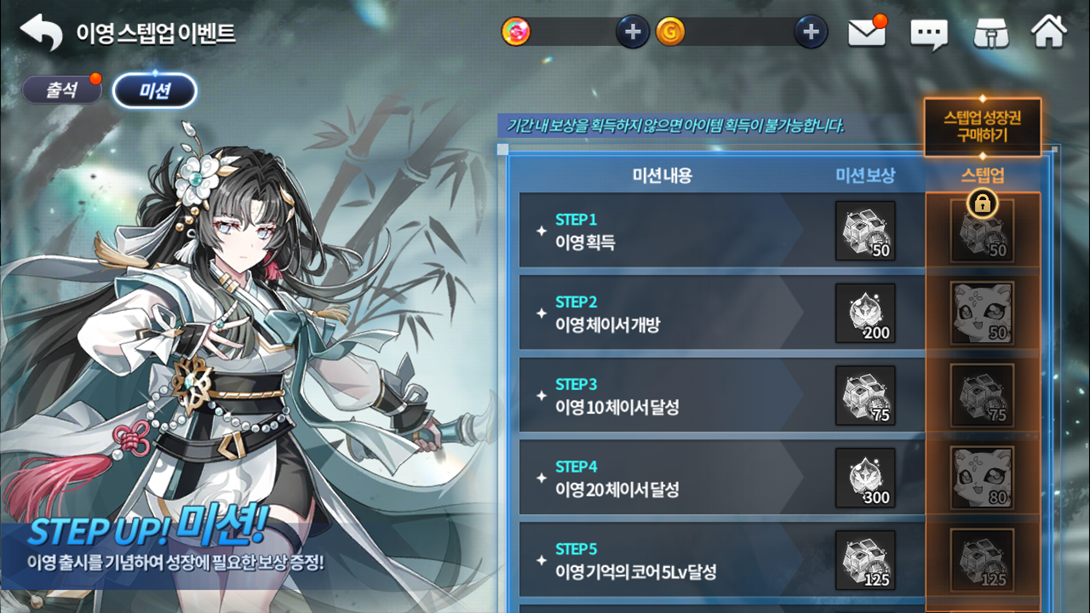
Task: Select the STEP 4 mission reward of 300
Action: tap(865, 478)
